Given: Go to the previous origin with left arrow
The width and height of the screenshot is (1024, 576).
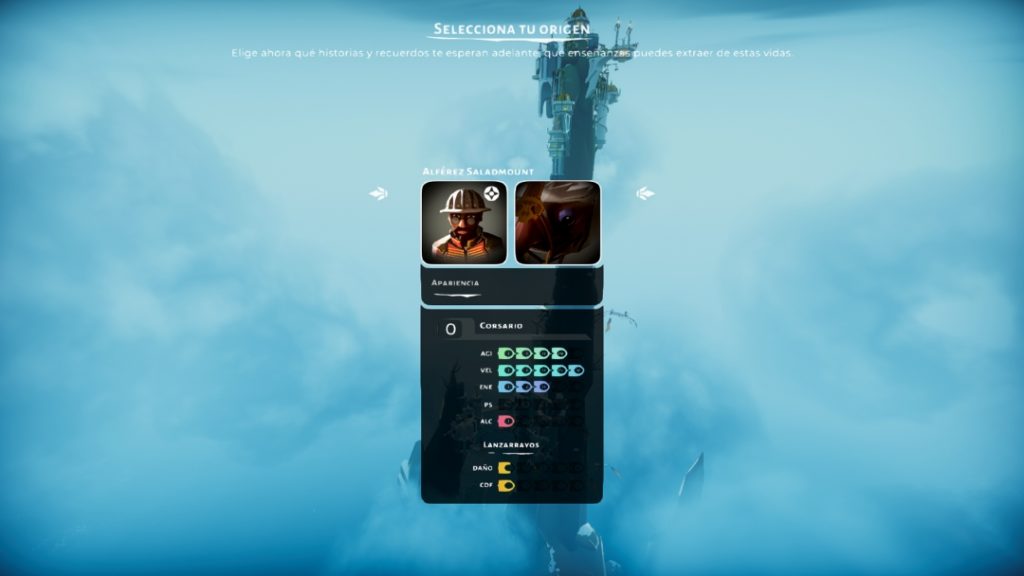Looking at the screenshot, I should coord(378,194).
